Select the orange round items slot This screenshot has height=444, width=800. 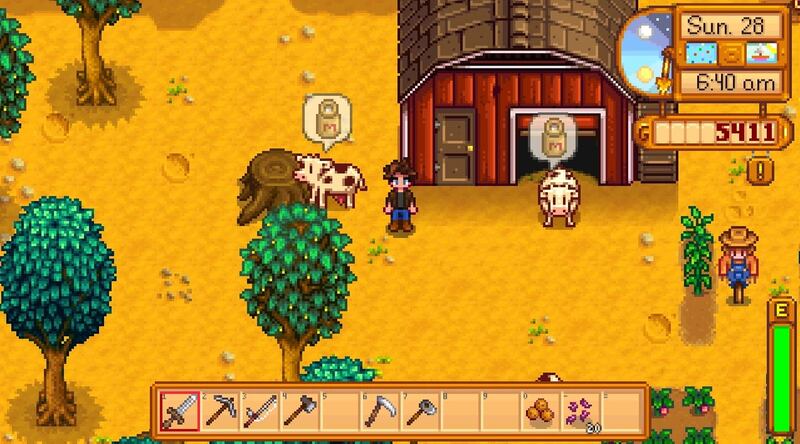[x=539, y=410]
